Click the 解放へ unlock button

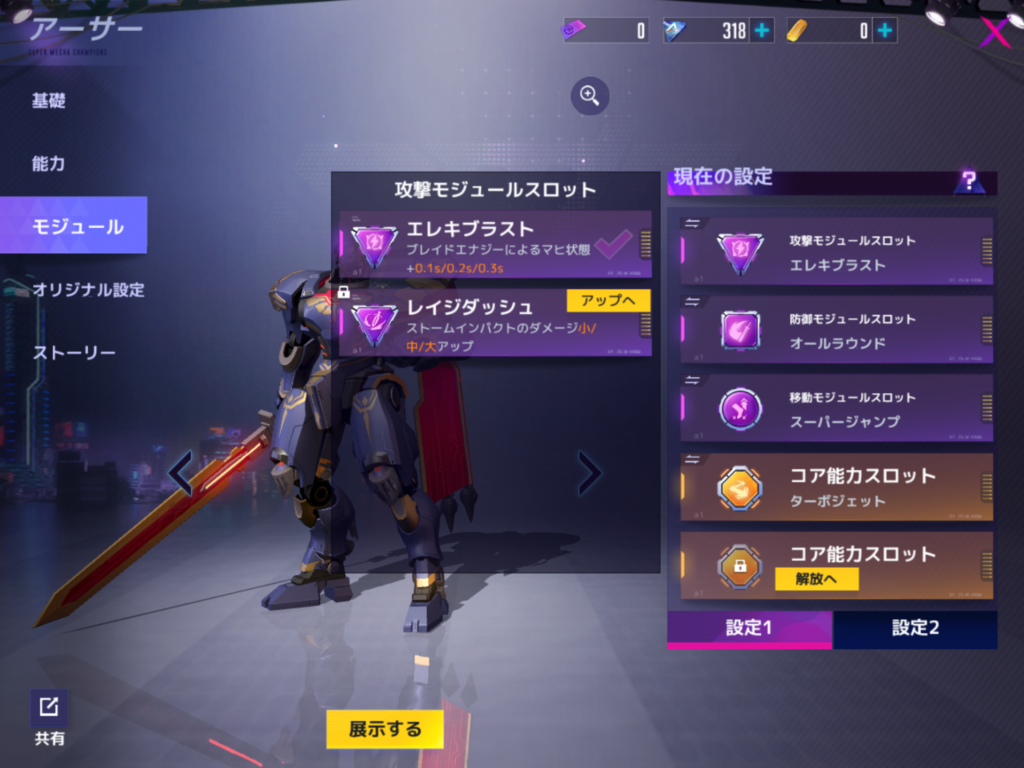(816, 579)
